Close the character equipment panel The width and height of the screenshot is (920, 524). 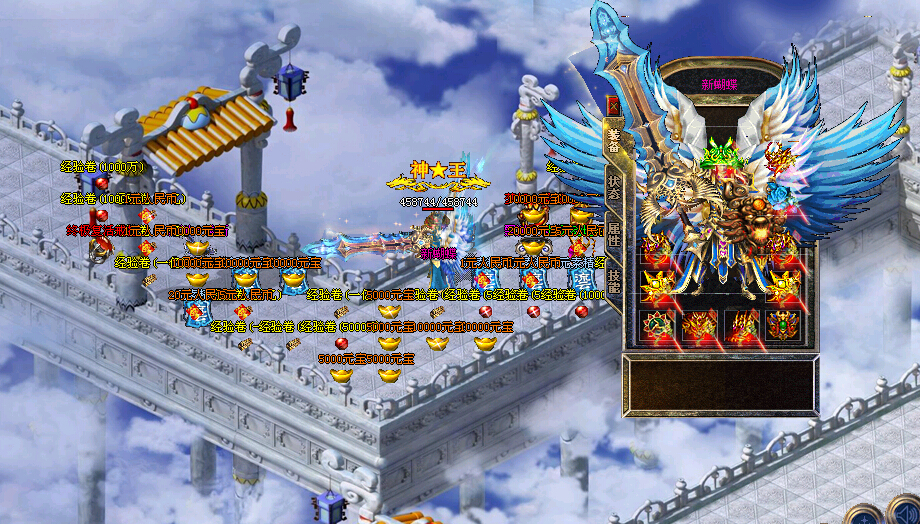click(x=612, y=104)
